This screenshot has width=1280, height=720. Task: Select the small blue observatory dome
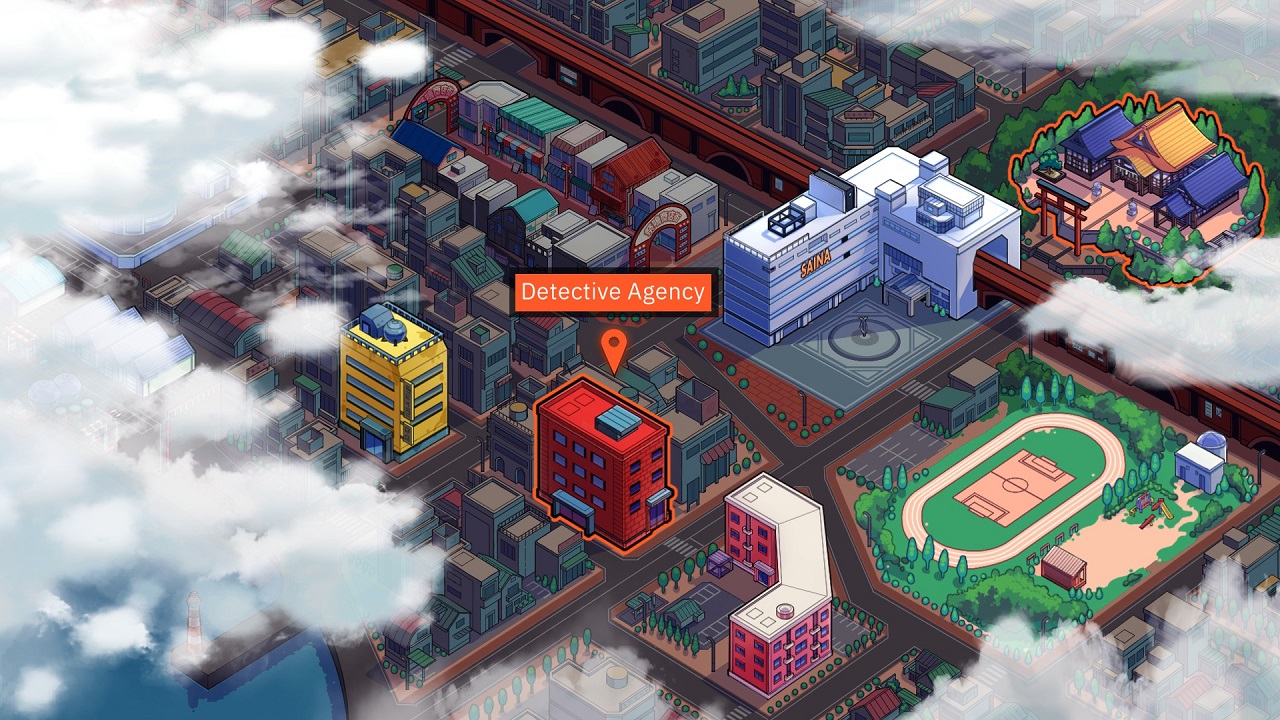point(1212,440)
